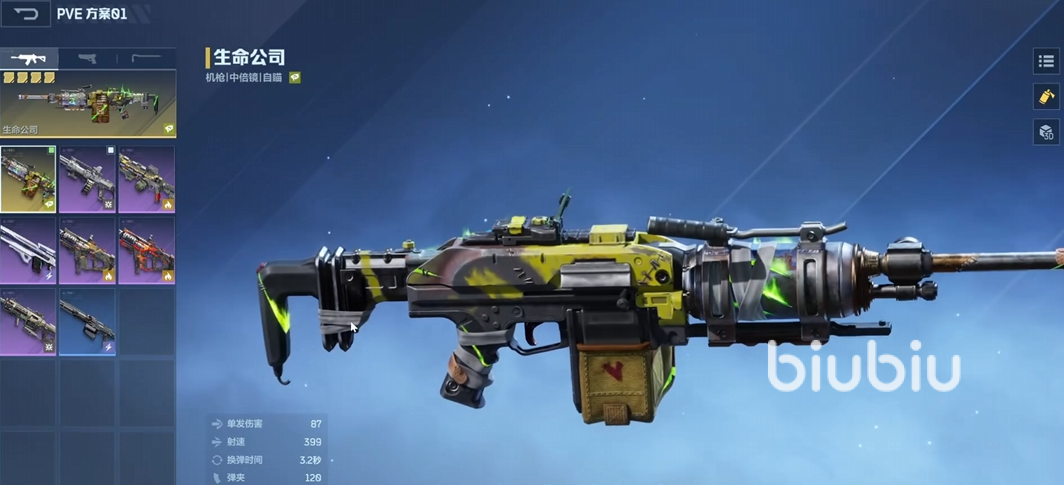Open the melee weapon tab
Screen dimensions: 1064x485
[x=146, y=58]
